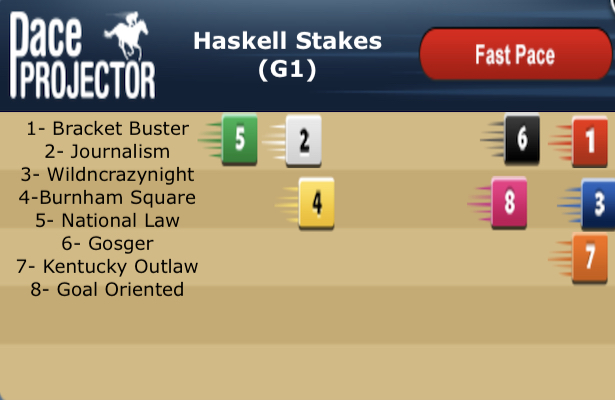Pick the orange number 7 saddle tile
615x400 pixels.
click(589, 253)
